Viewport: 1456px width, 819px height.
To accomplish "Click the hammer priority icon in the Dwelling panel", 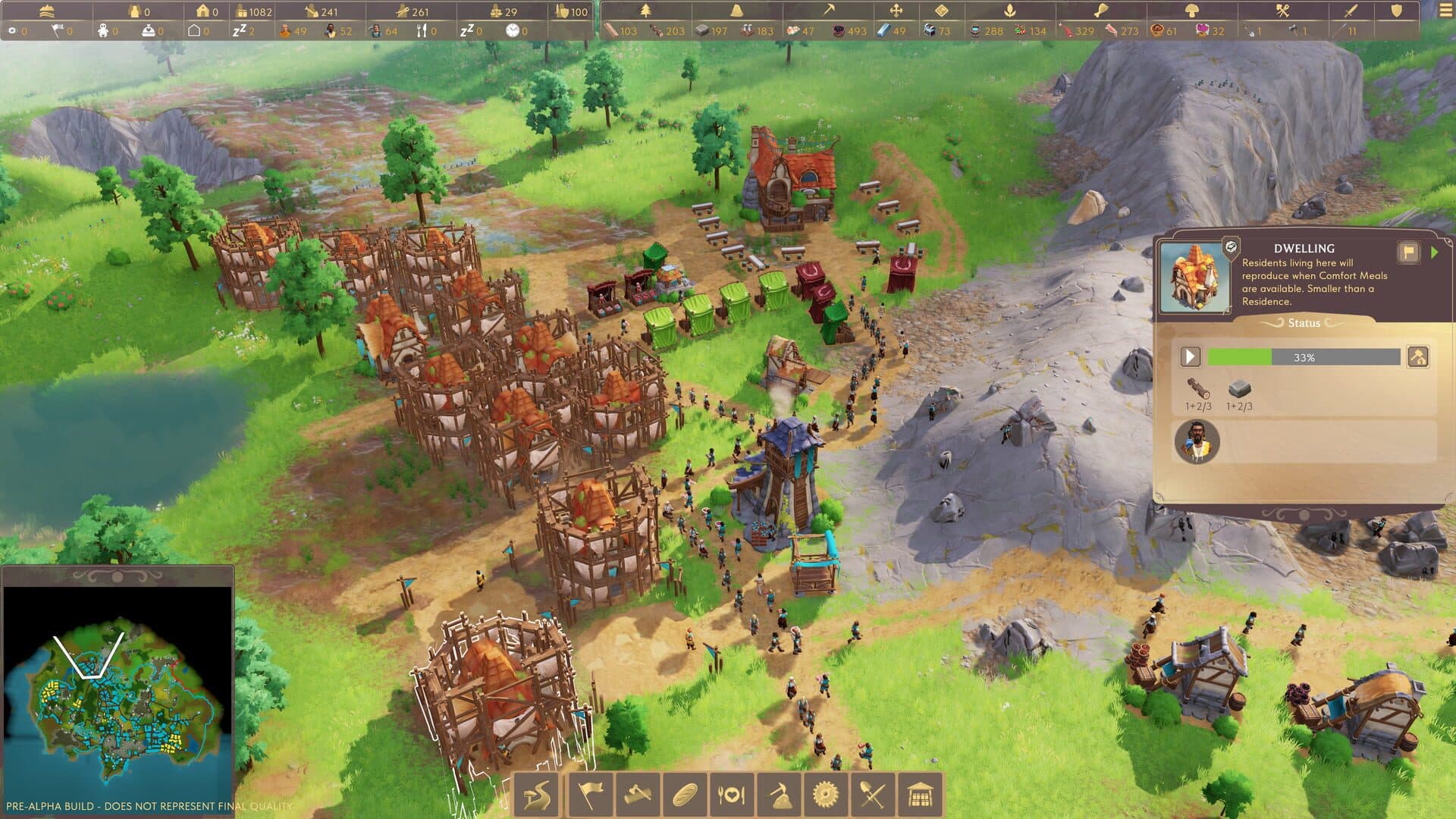I will coord(1417,358).
